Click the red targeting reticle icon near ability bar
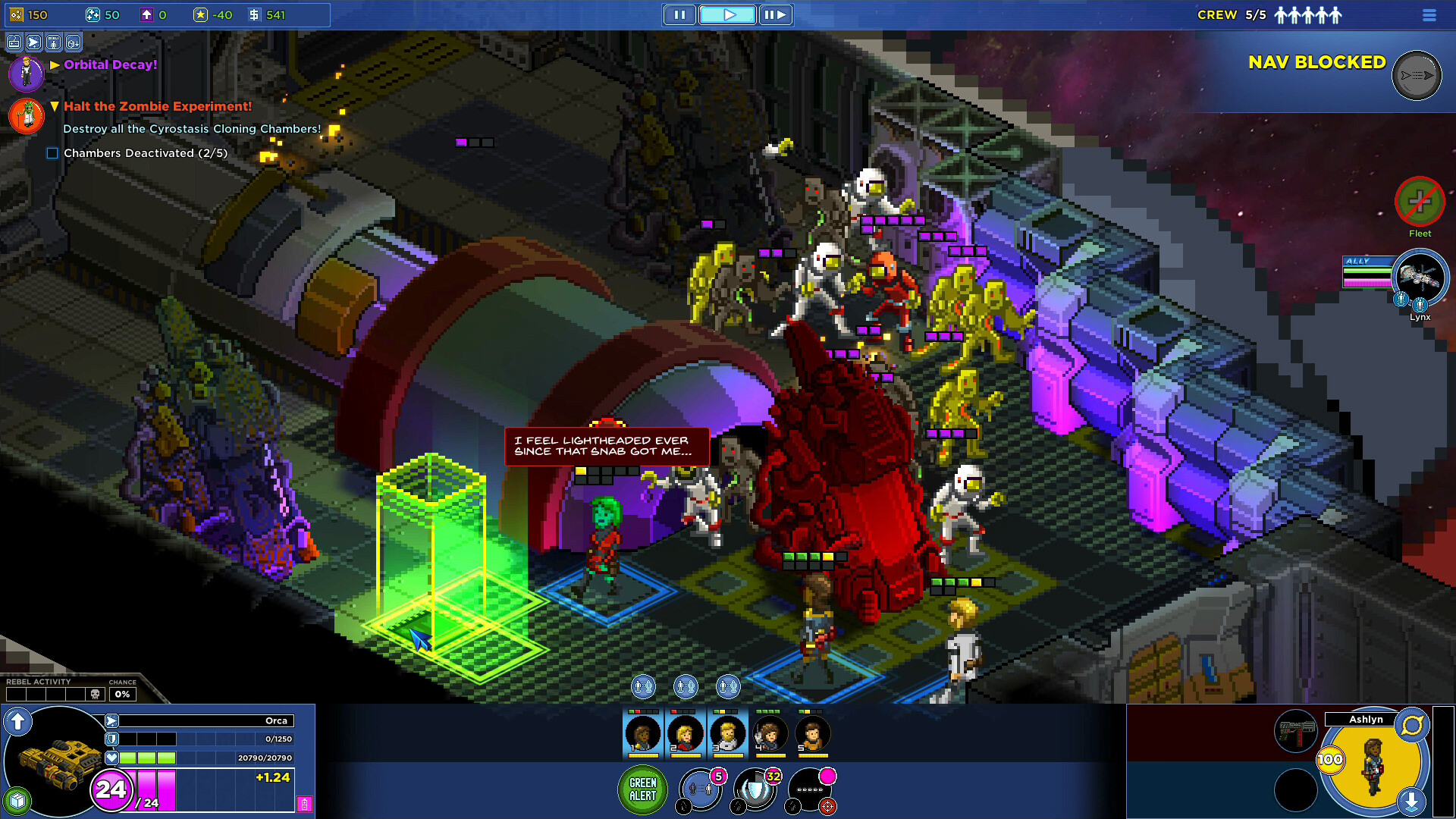 (827, 806)
